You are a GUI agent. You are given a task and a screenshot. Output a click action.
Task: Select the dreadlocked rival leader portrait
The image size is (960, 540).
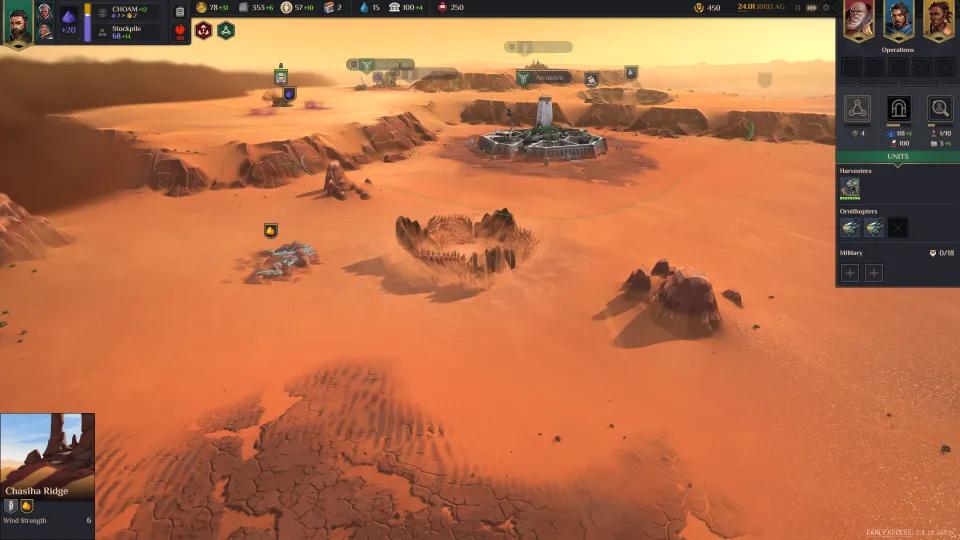click(x=937, y=19)
